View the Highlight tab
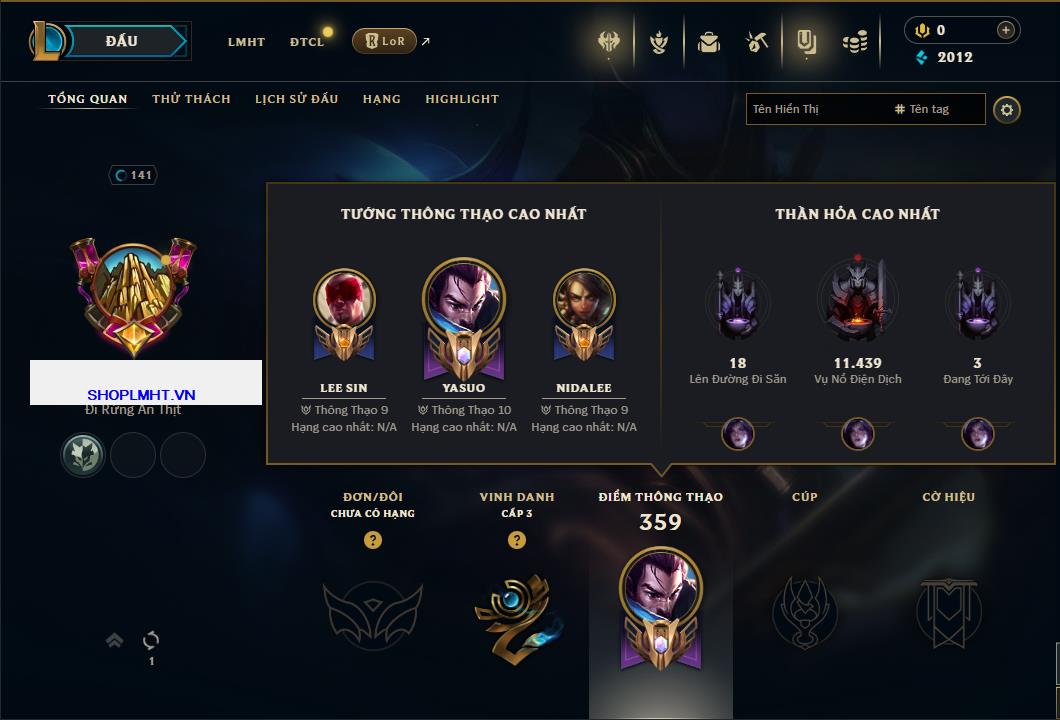Viewport: 1060px width, 720px height. (x=462, y=99)
